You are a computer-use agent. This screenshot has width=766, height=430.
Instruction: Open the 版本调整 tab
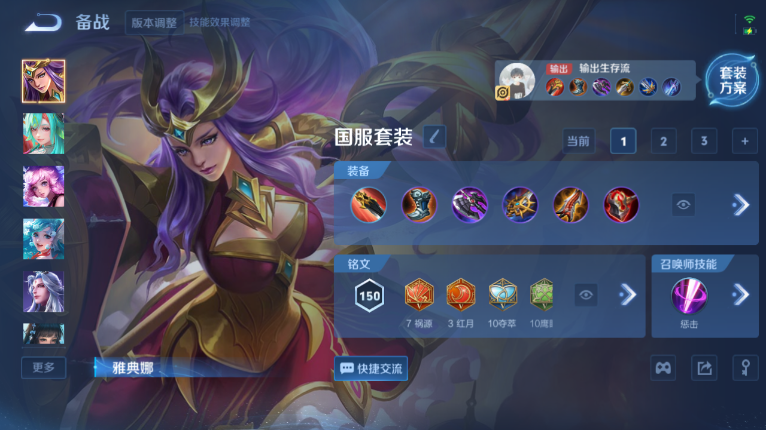tap(154, 22)
